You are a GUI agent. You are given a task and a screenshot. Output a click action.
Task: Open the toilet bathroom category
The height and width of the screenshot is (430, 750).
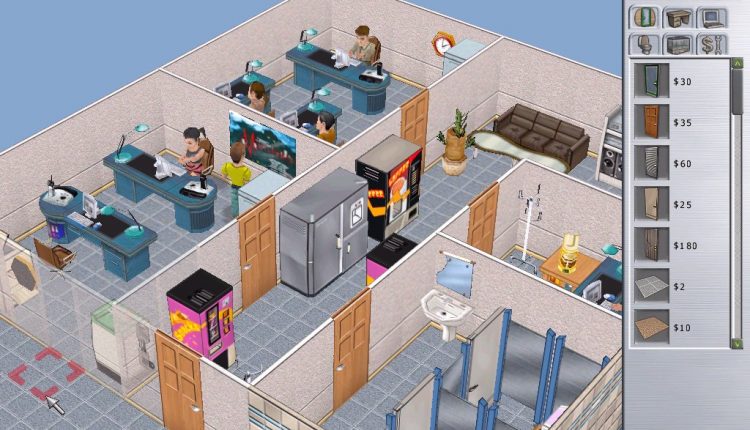tap(646, 45)
